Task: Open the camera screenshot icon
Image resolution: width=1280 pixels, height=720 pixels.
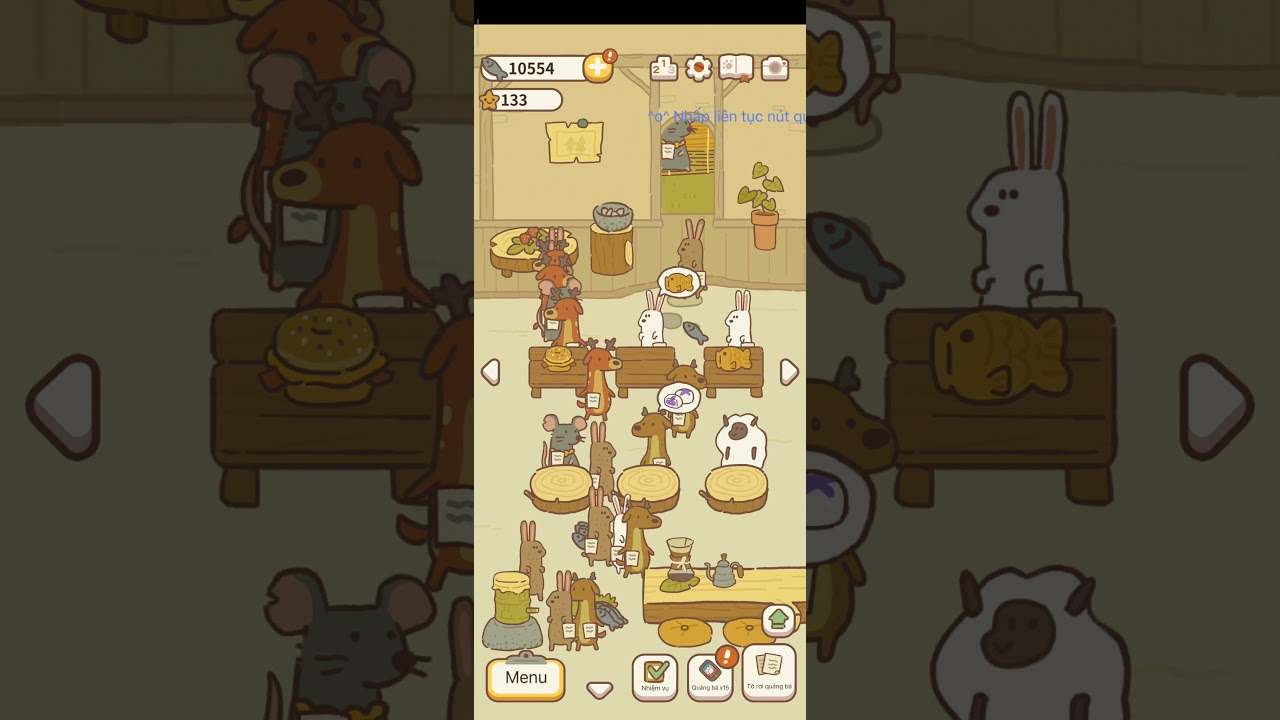Action: pyautogui.click(x=774, y=68)
